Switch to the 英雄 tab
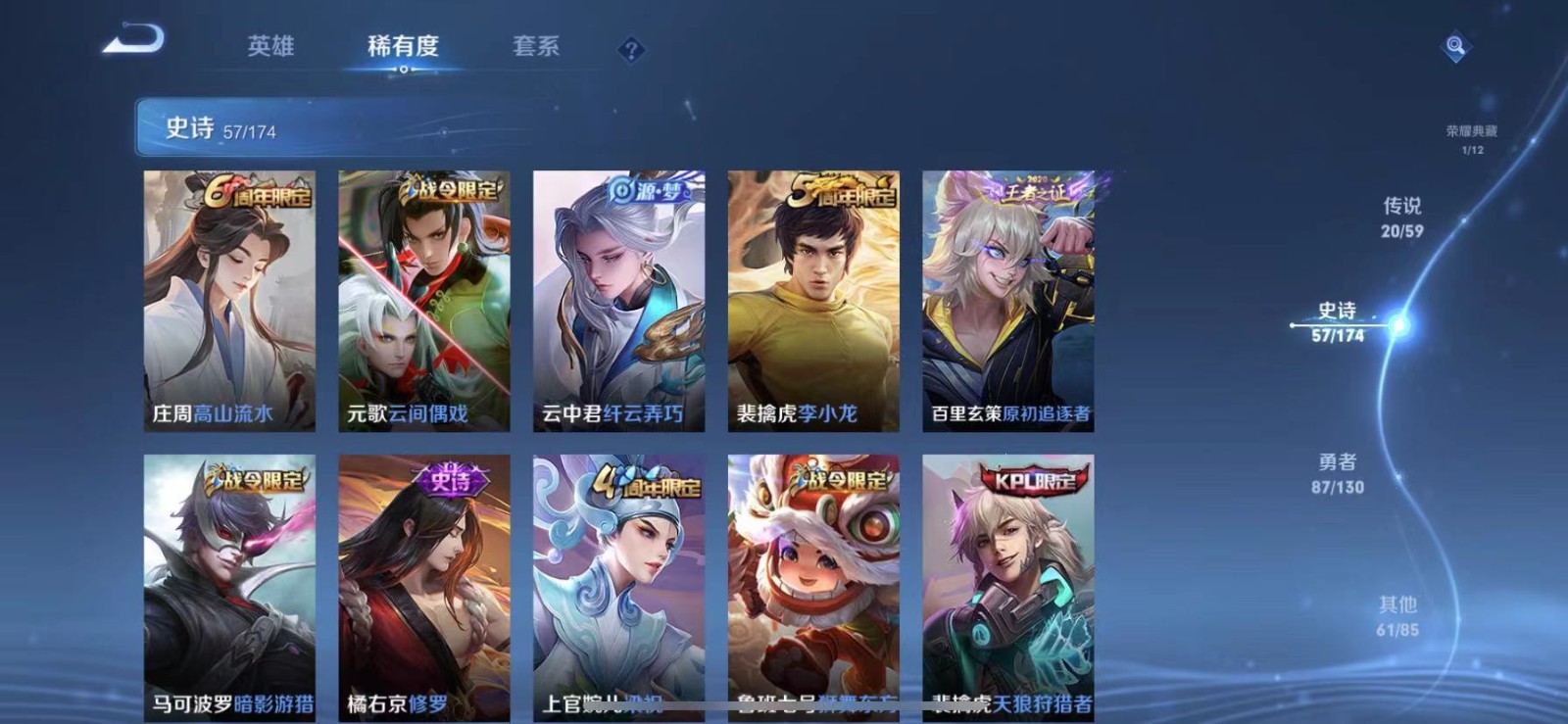 point(271,46)
